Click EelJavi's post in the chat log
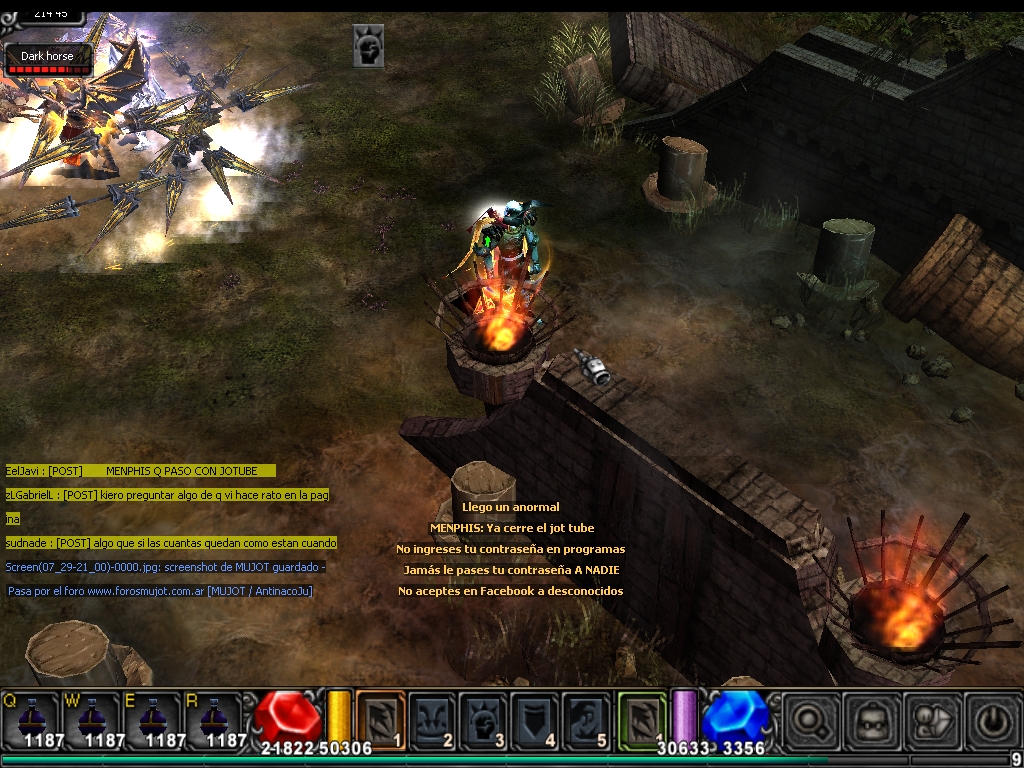 click(140, 471)
